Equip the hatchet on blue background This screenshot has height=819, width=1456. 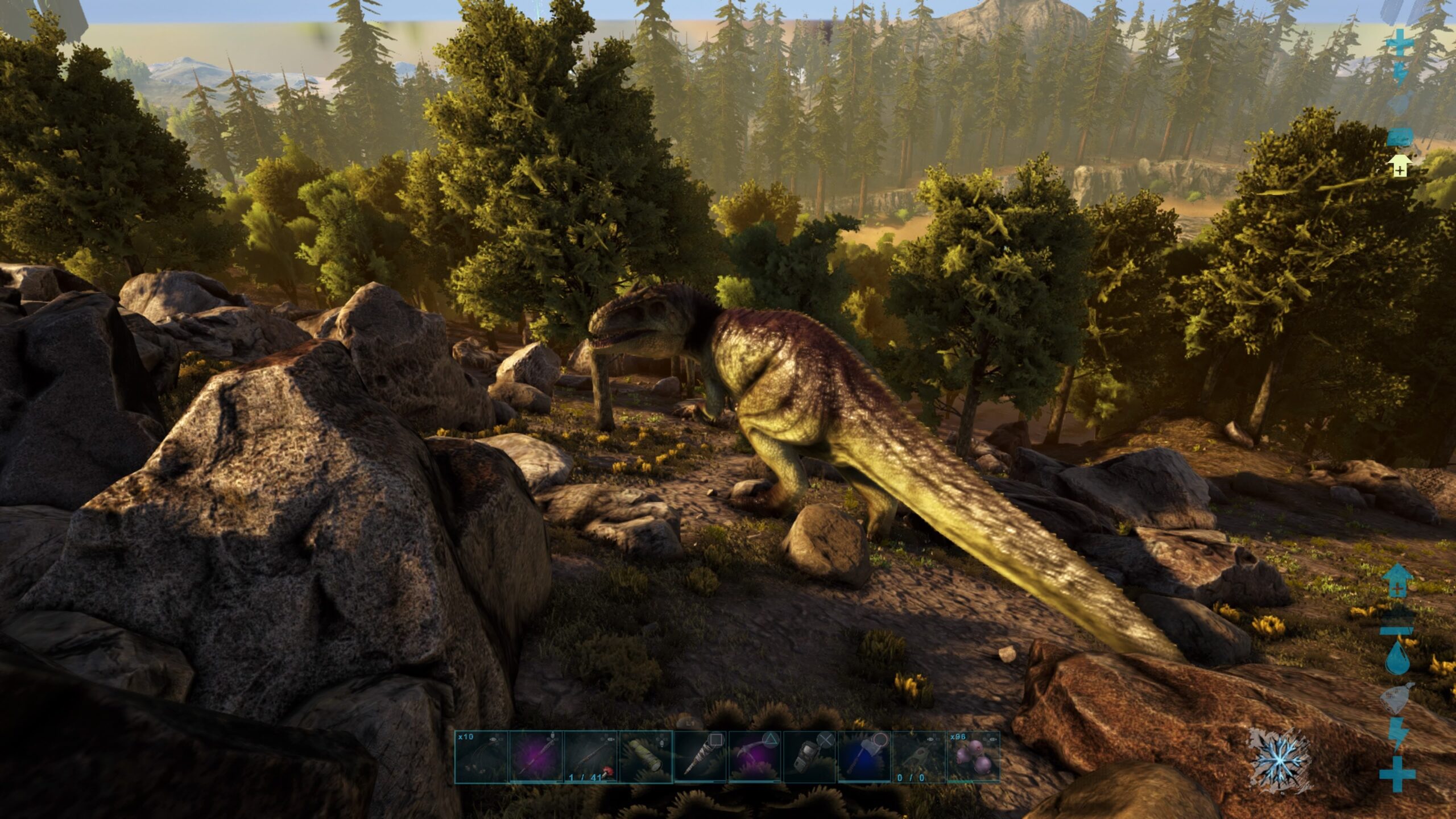(864, 757)
